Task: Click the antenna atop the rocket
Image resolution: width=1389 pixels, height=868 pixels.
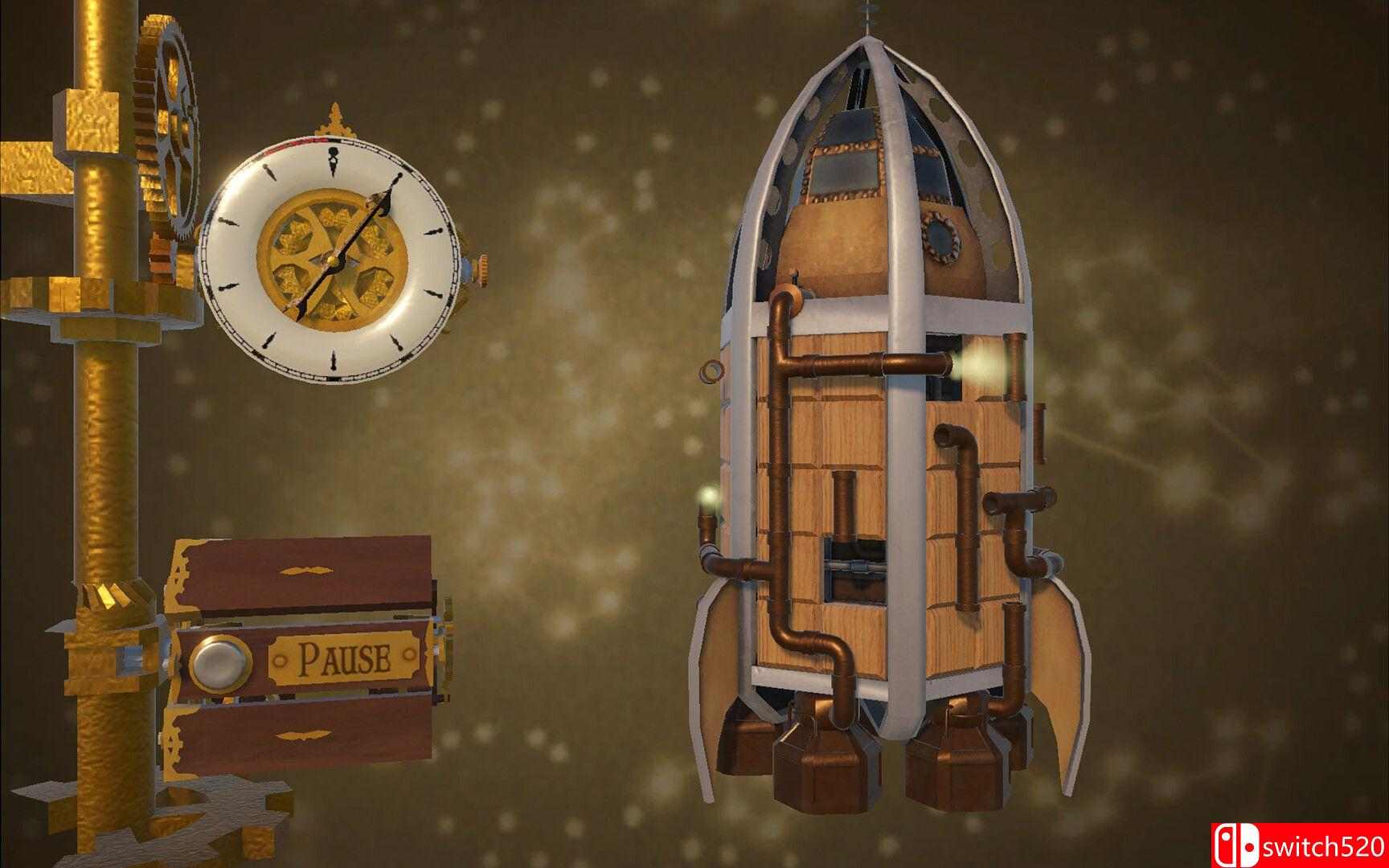Action: 867,14
